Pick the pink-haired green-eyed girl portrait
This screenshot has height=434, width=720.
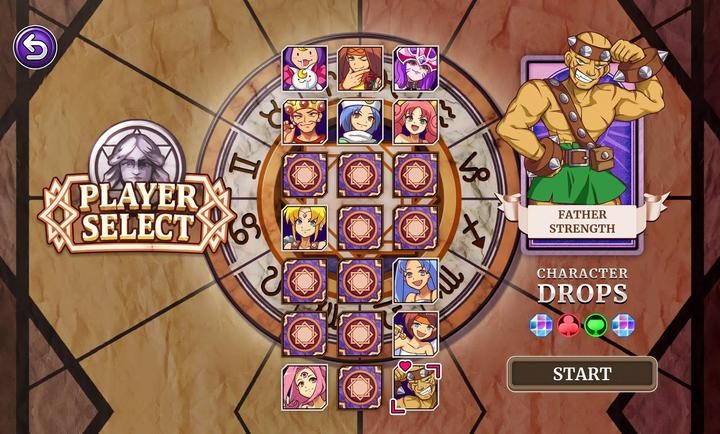click(x=415, y=121)
